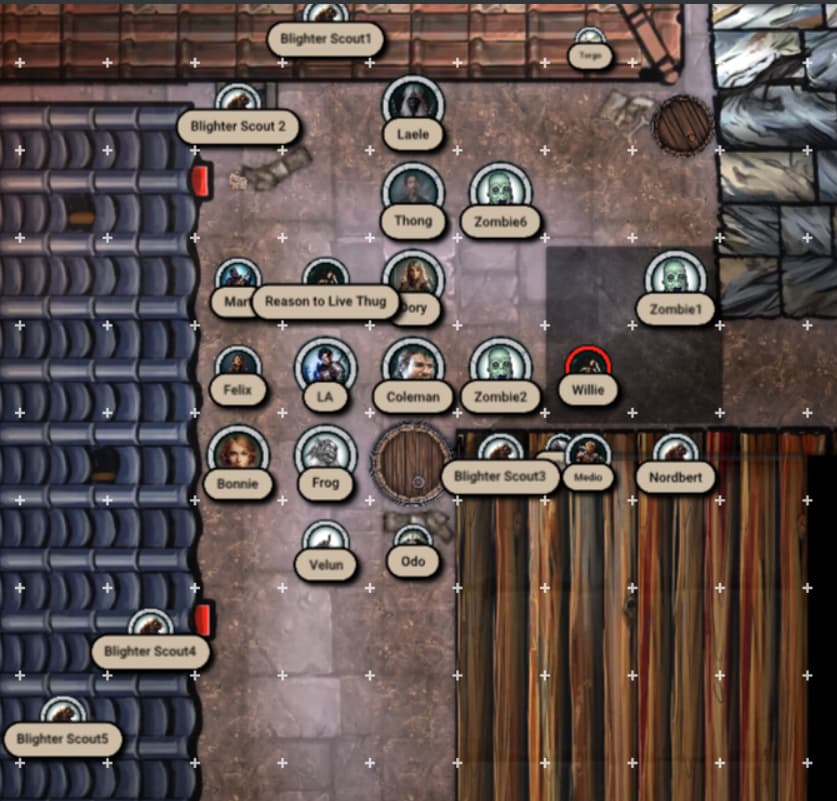Select the Thong token
This screenshot has height=801, width=837.
[x=412, y=190]
